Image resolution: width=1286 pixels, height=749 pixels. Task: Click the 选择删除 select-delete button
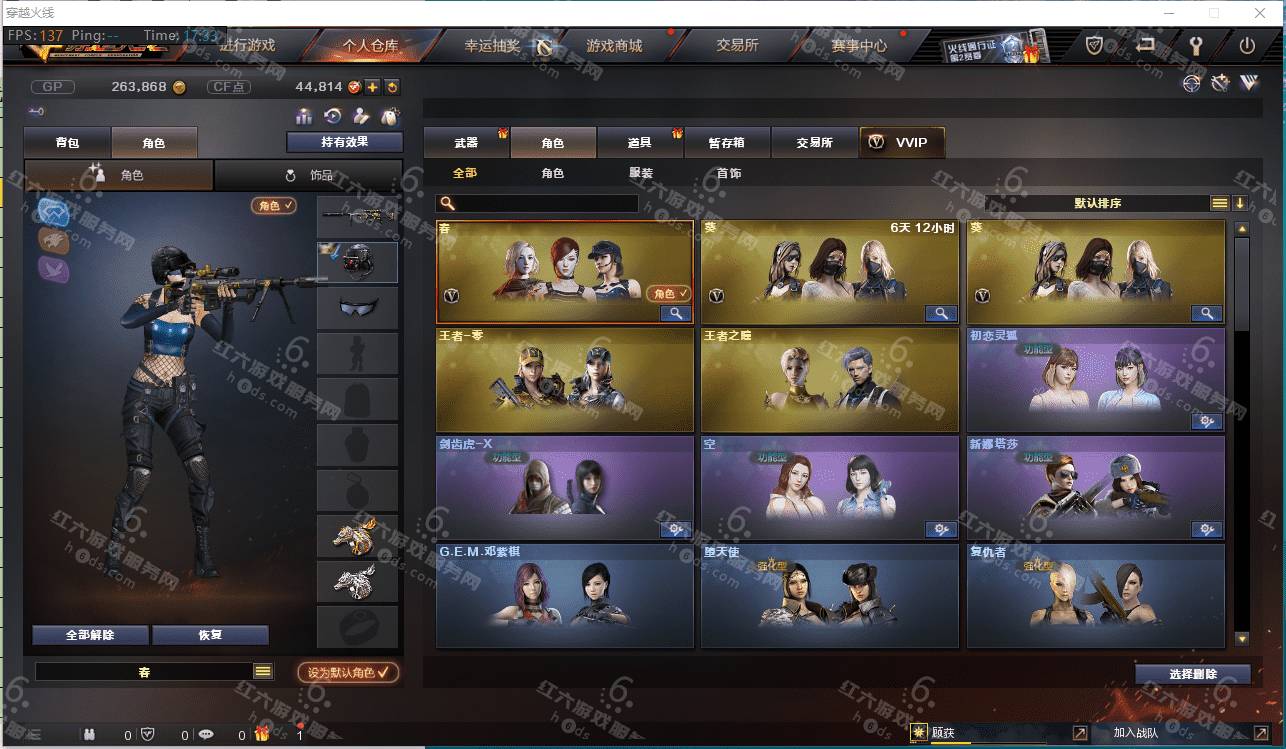click(1192, 674)
